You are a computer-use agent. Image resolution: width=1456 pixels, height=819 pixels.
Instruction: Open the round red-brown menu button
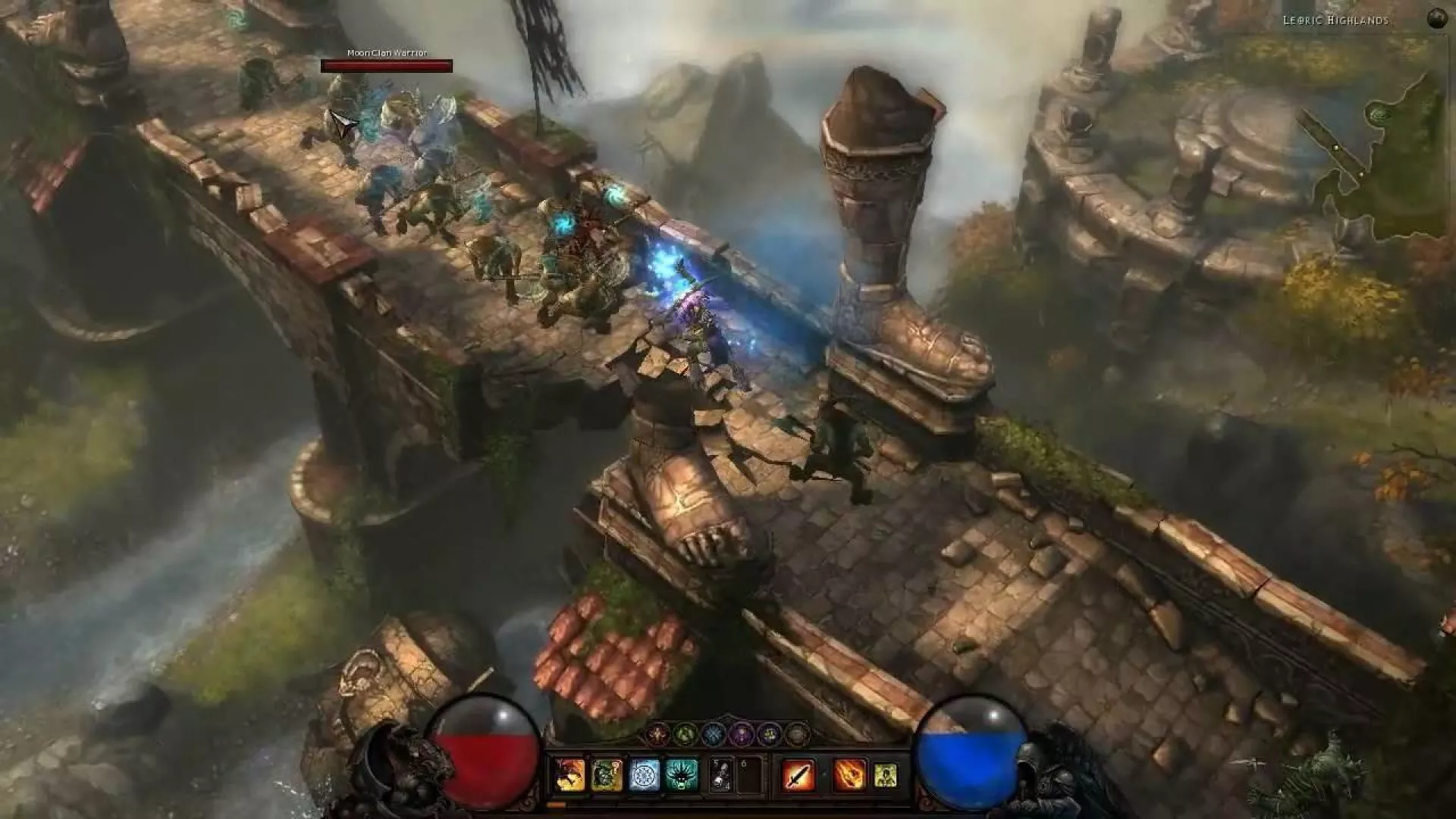(x=657, y=734)
